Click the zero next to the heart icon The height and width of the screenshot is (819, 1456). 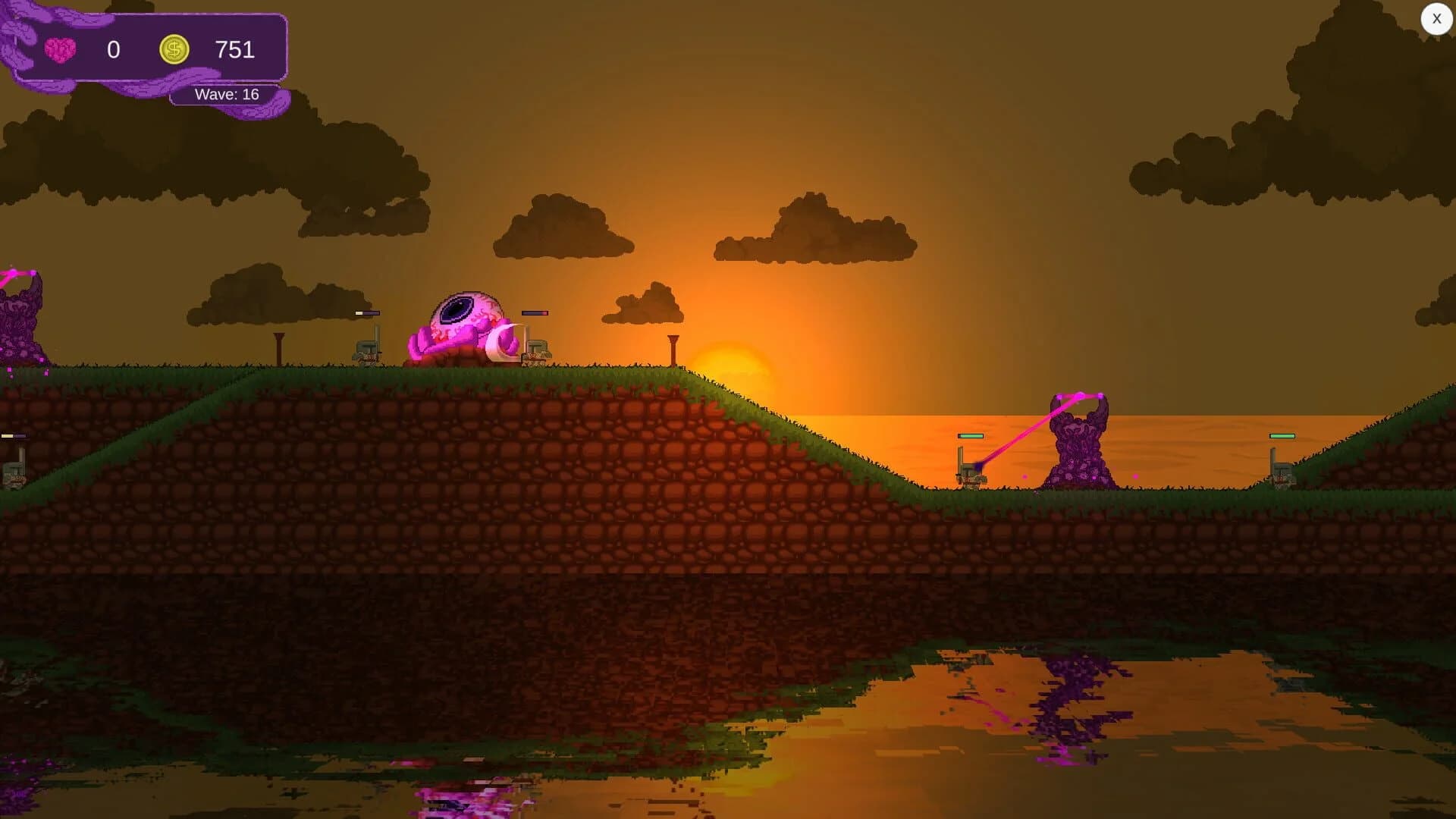(x=114, y=50)
